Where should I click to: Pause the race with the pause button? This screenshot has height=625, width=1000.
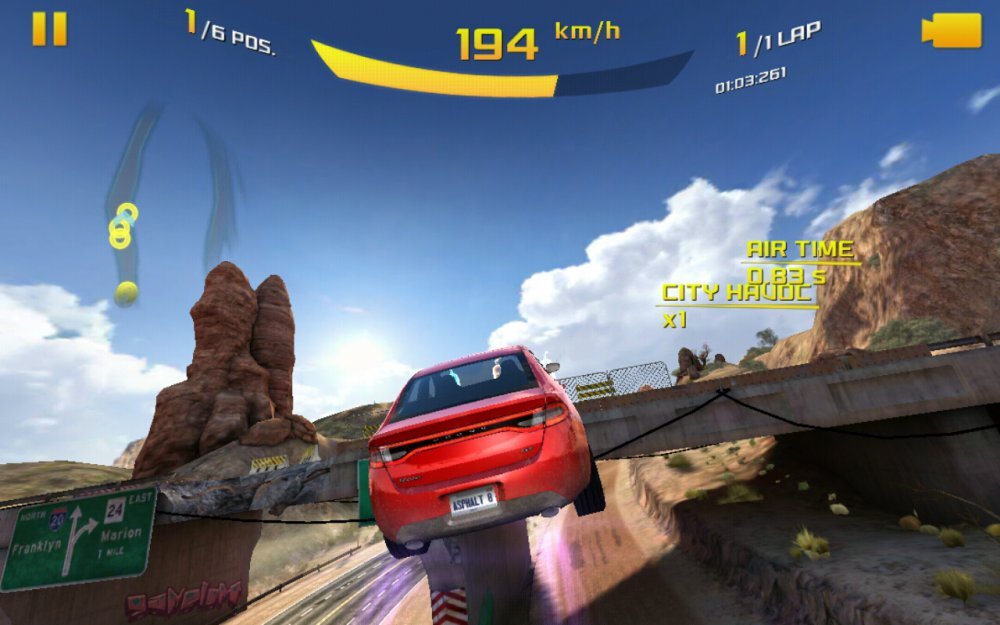click(49, 28)
